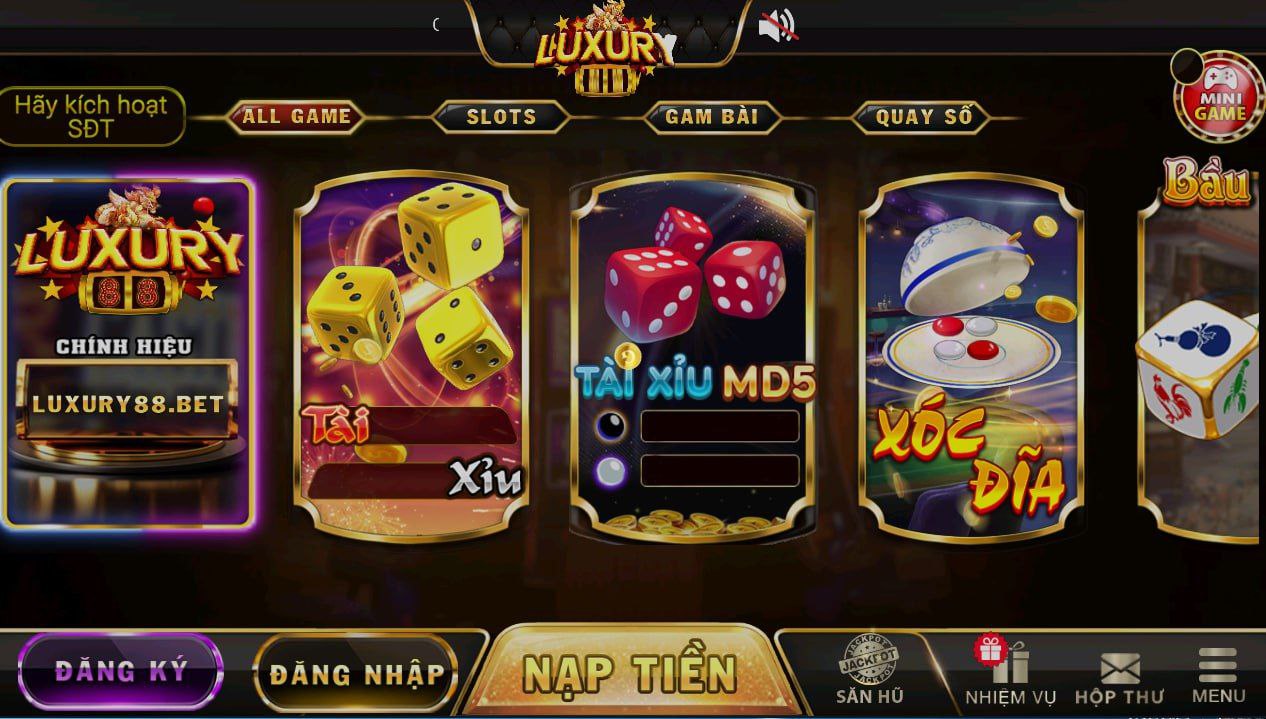Switch to the ALL GAME tab

click(296, 117)
